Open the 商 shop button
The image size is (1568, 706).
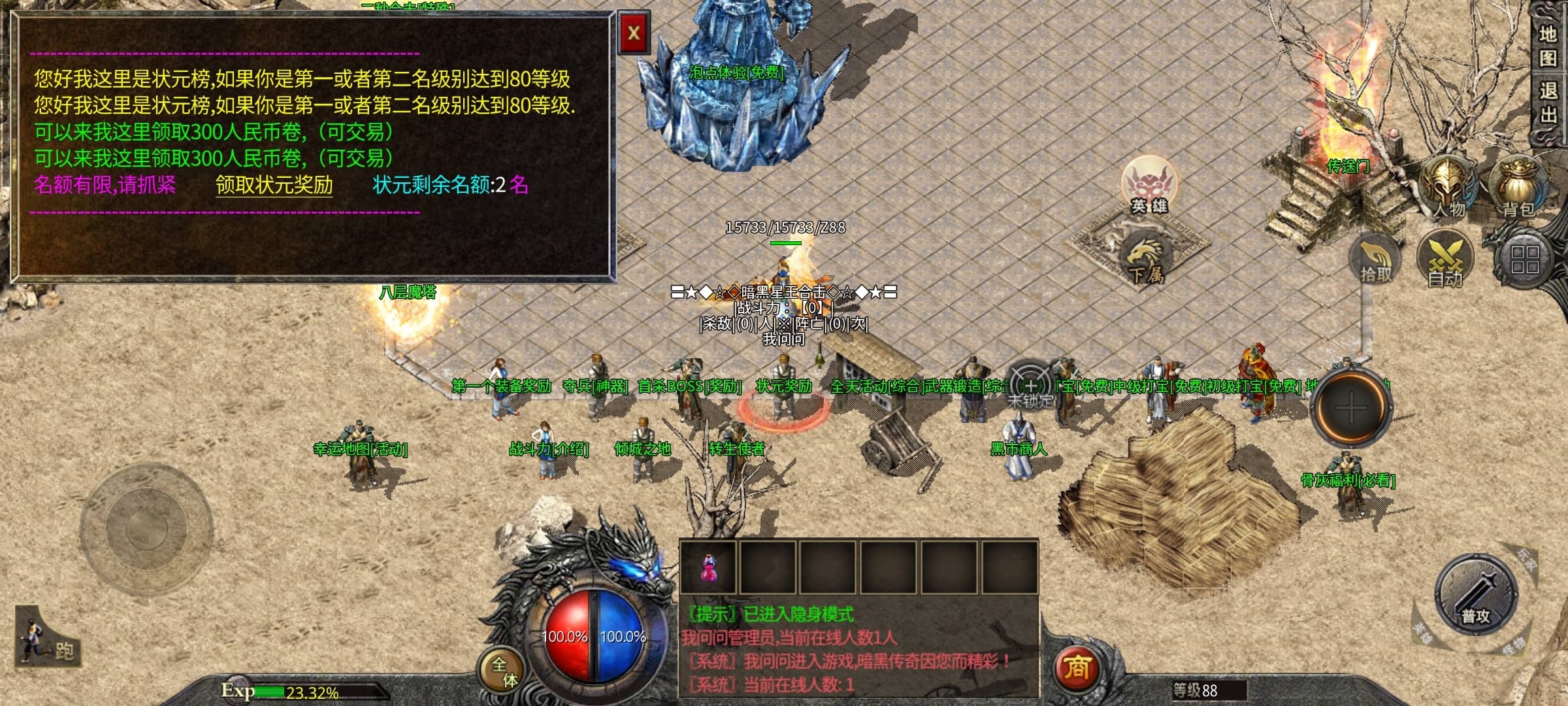[x=1076, y=668]
